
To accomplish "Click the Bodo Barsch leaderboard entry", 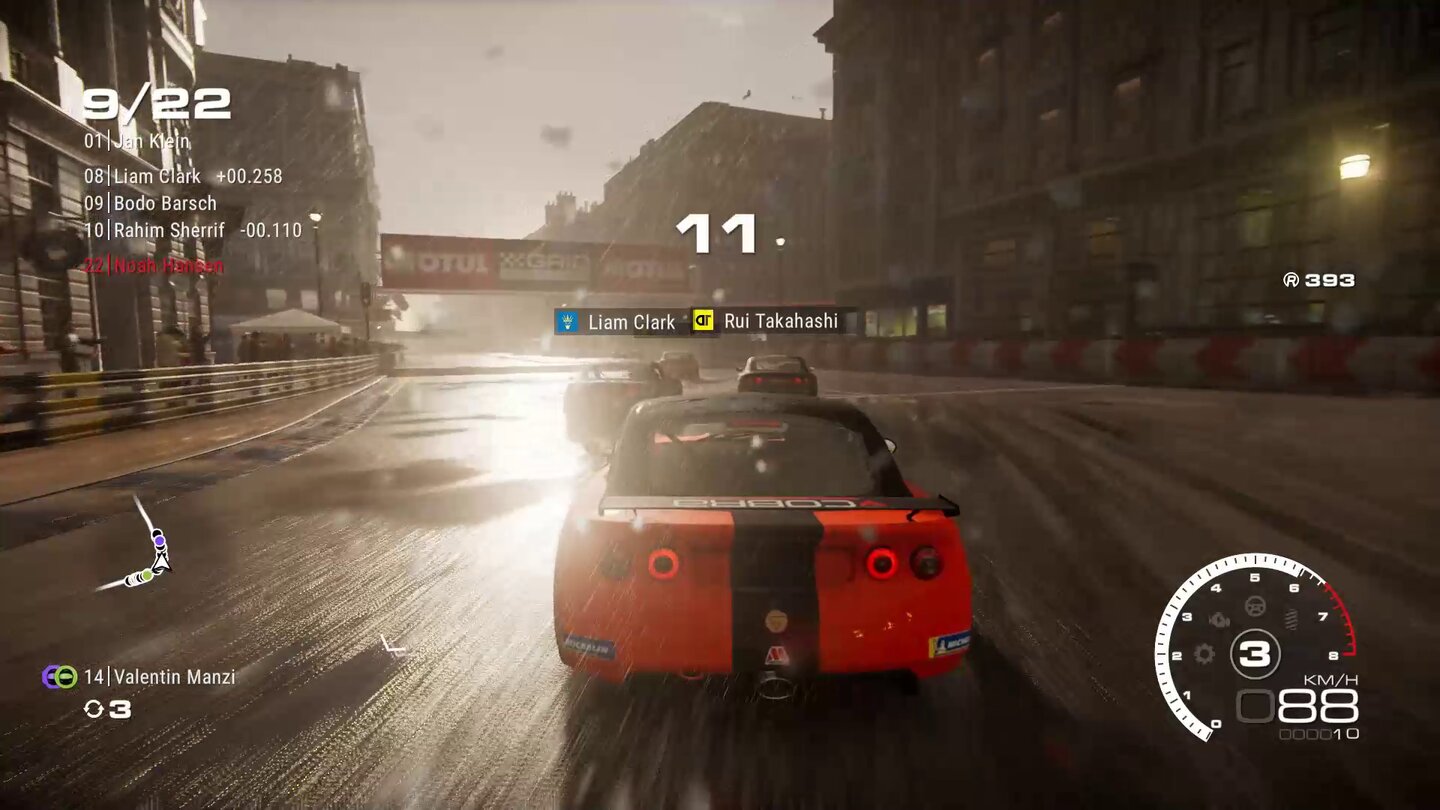I will click(150, 203).
